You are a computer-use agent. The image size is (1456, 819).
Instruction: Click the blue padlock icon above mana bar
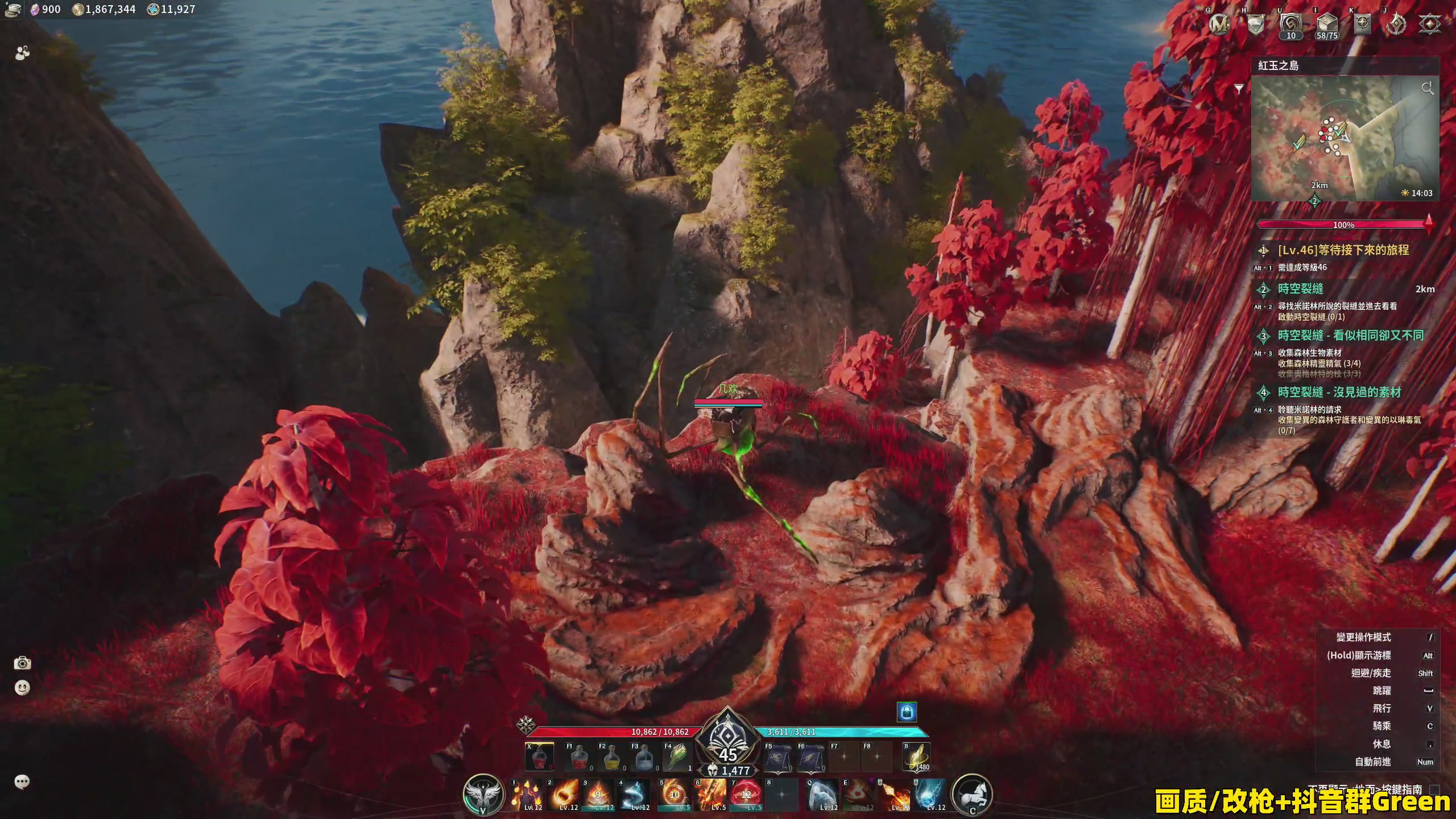907,712
